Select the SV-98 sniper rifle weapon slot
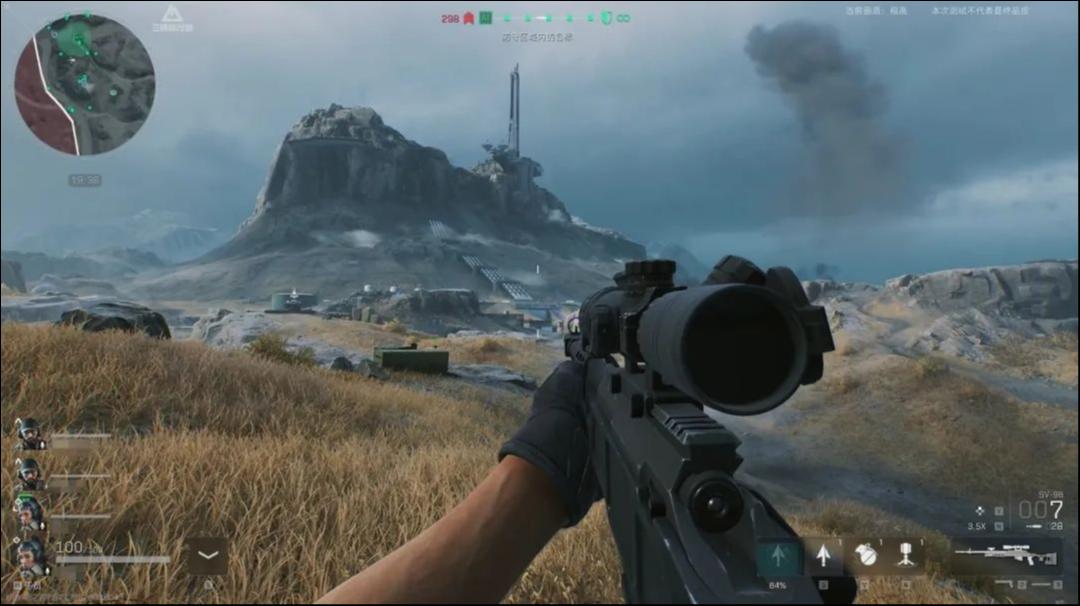This screenshot has width=1080, height=606. pyautogui.click(x=1006, y=553)
